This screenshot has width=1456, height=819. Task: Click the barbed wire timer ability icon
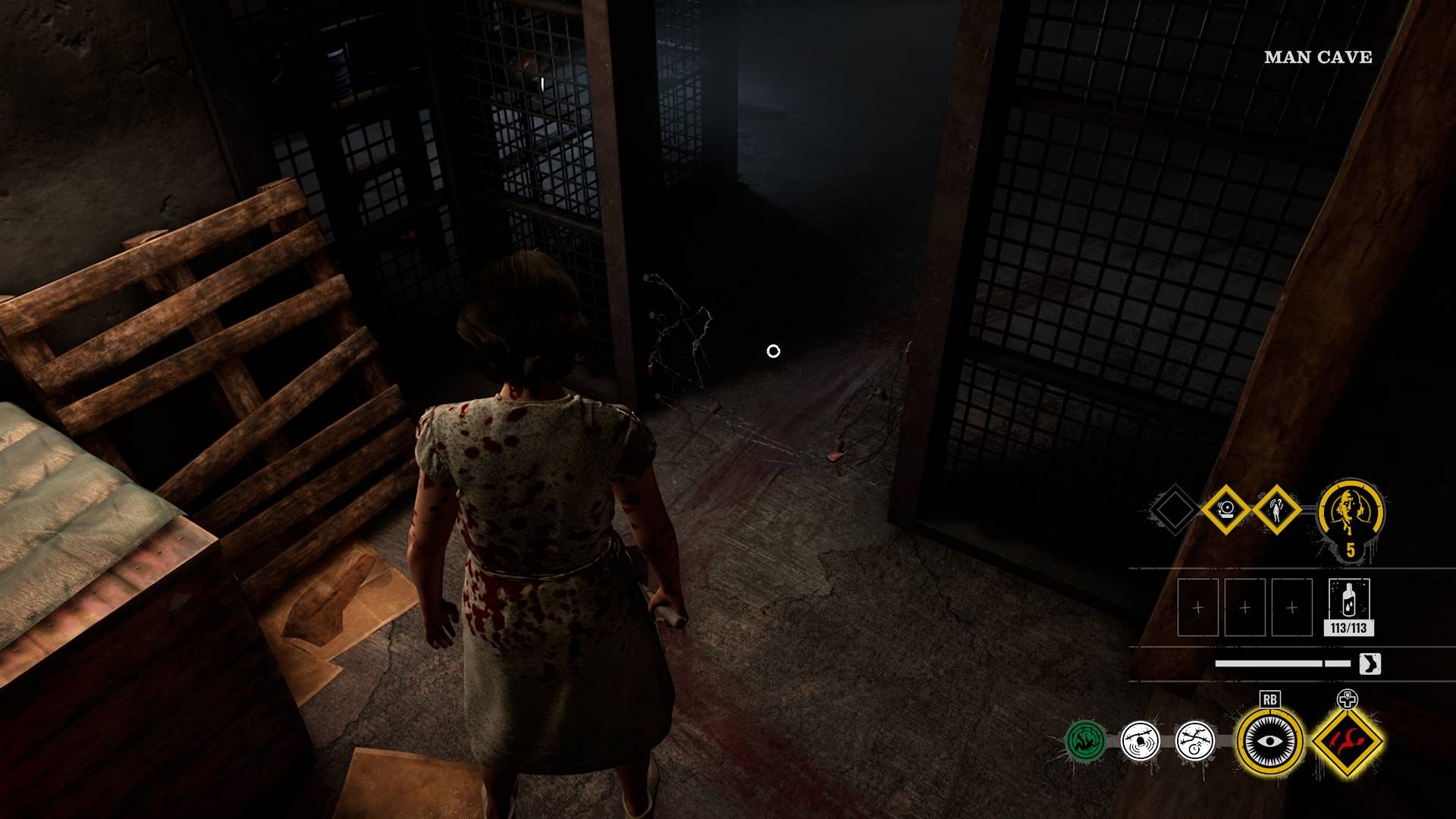coord(1194,742)
